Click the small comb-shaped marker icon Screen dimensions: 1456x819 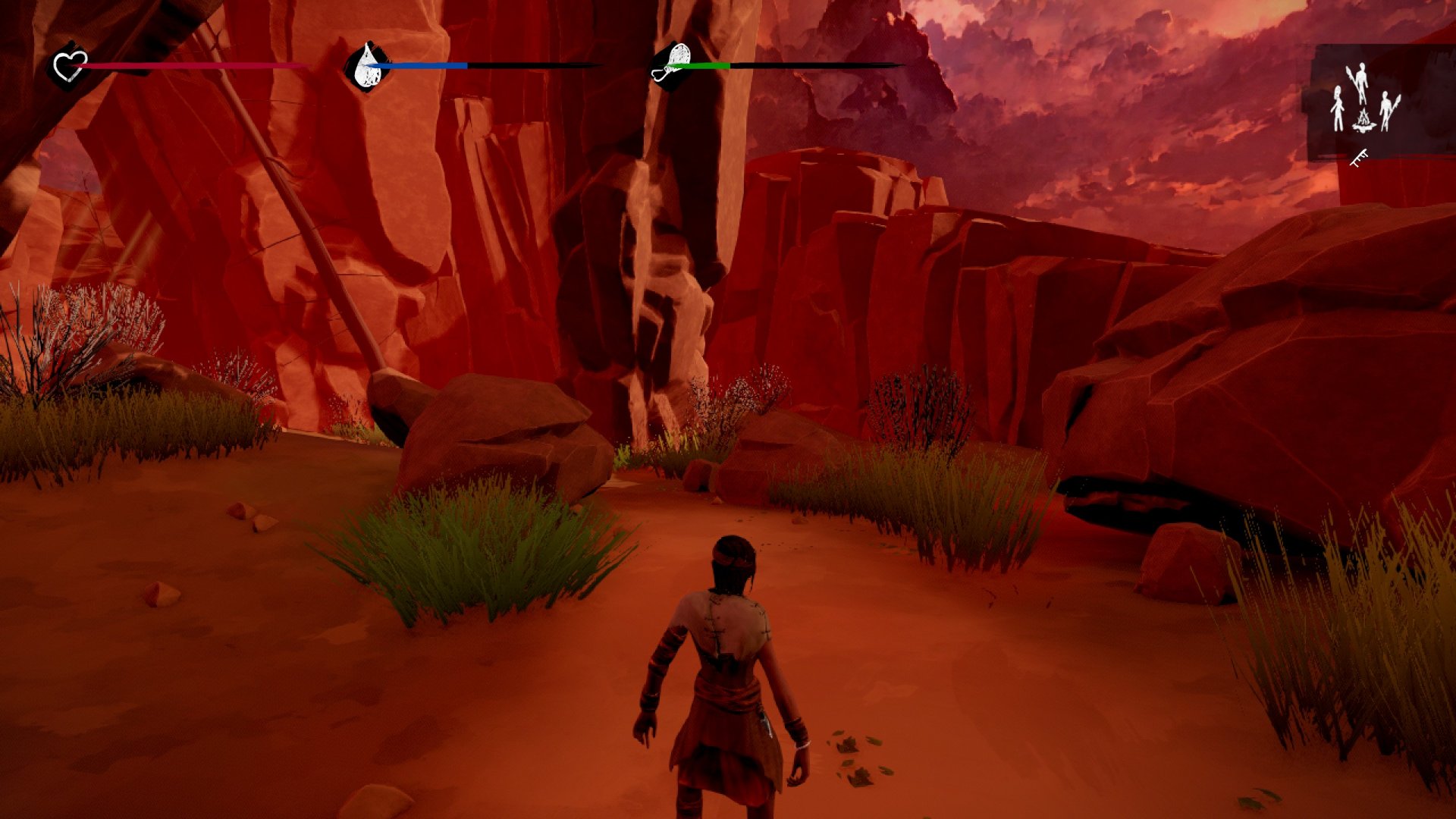[1359, 158]
